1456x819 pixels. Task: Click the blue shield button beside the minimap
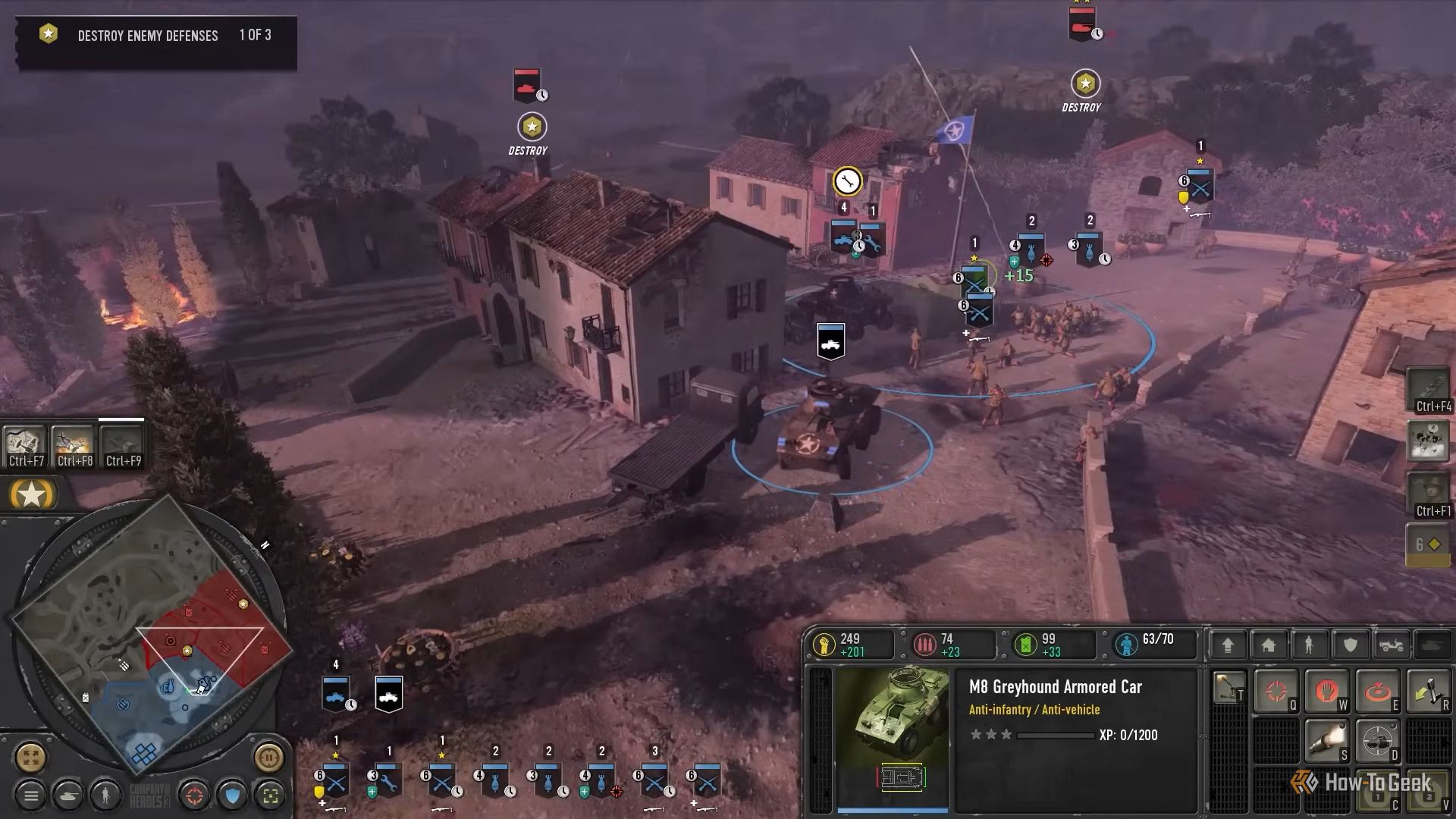coord(233,795)
